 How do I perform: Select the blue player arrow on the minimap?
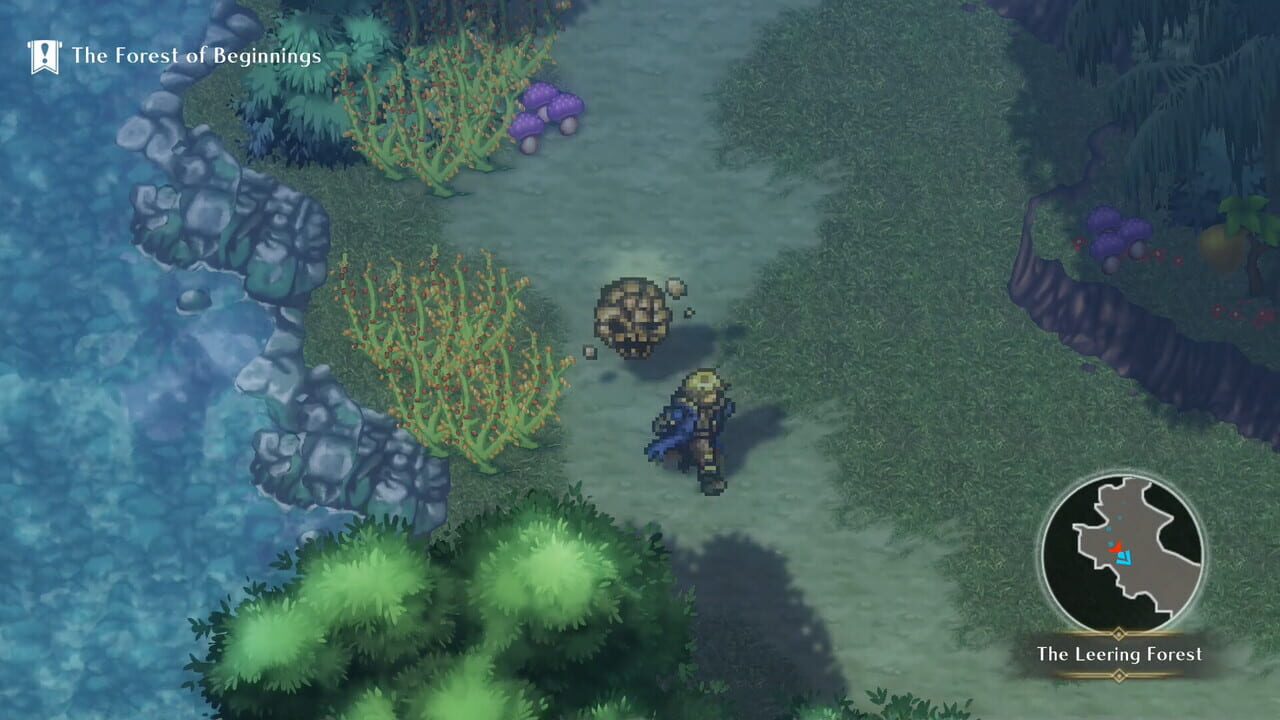[x=1124, y=559]
